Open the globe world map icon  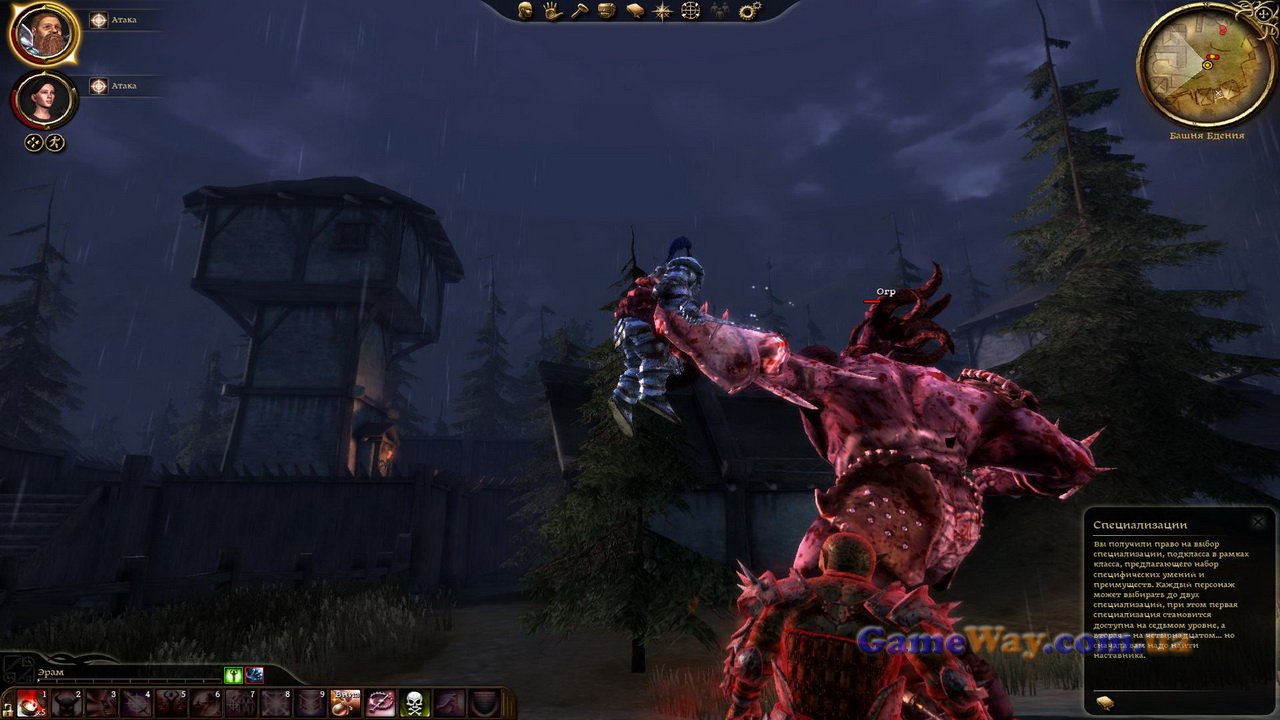690,11
